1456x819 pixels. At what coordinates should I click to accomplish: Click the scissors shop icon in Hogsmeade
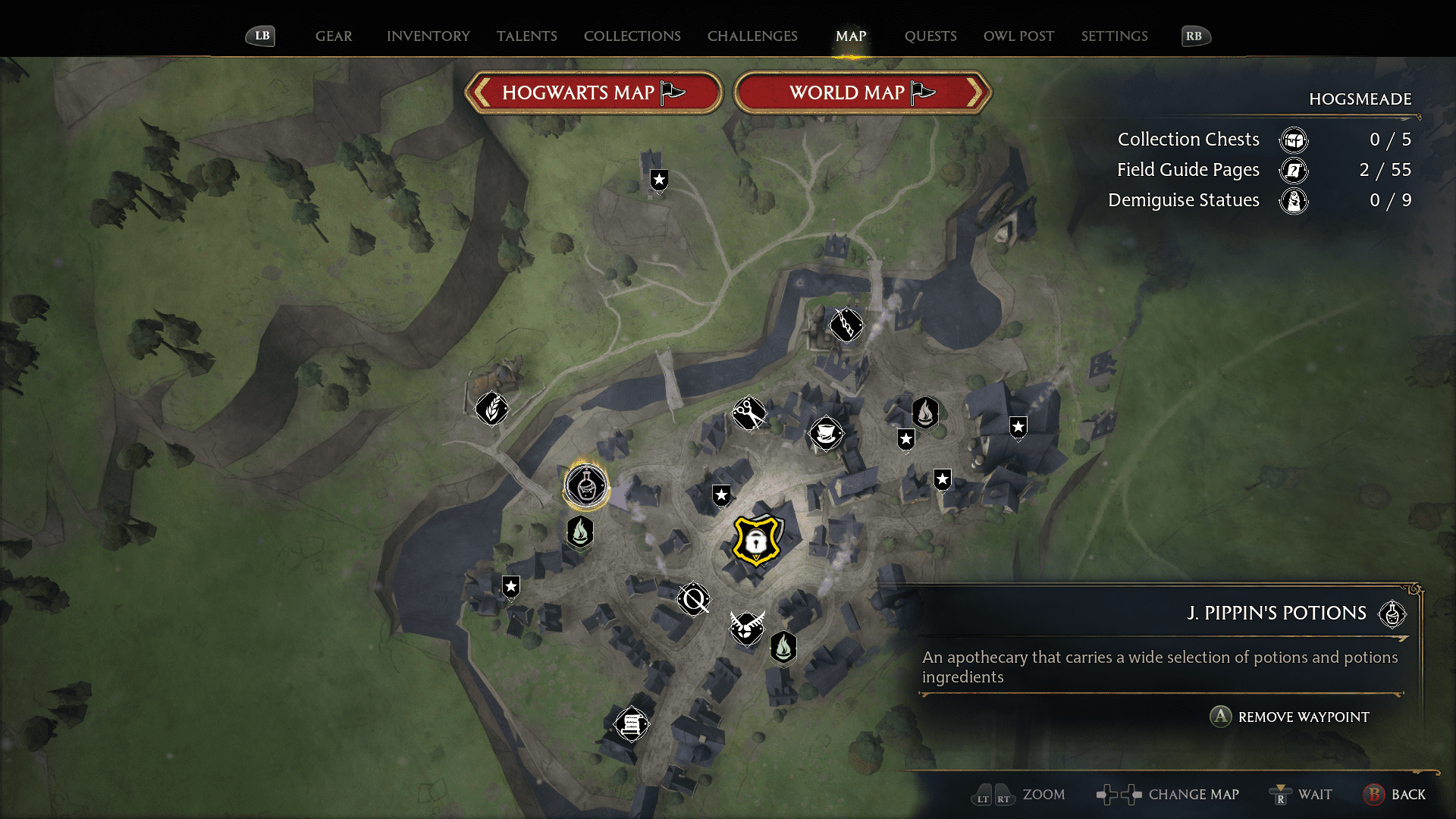tap(749, 413)
